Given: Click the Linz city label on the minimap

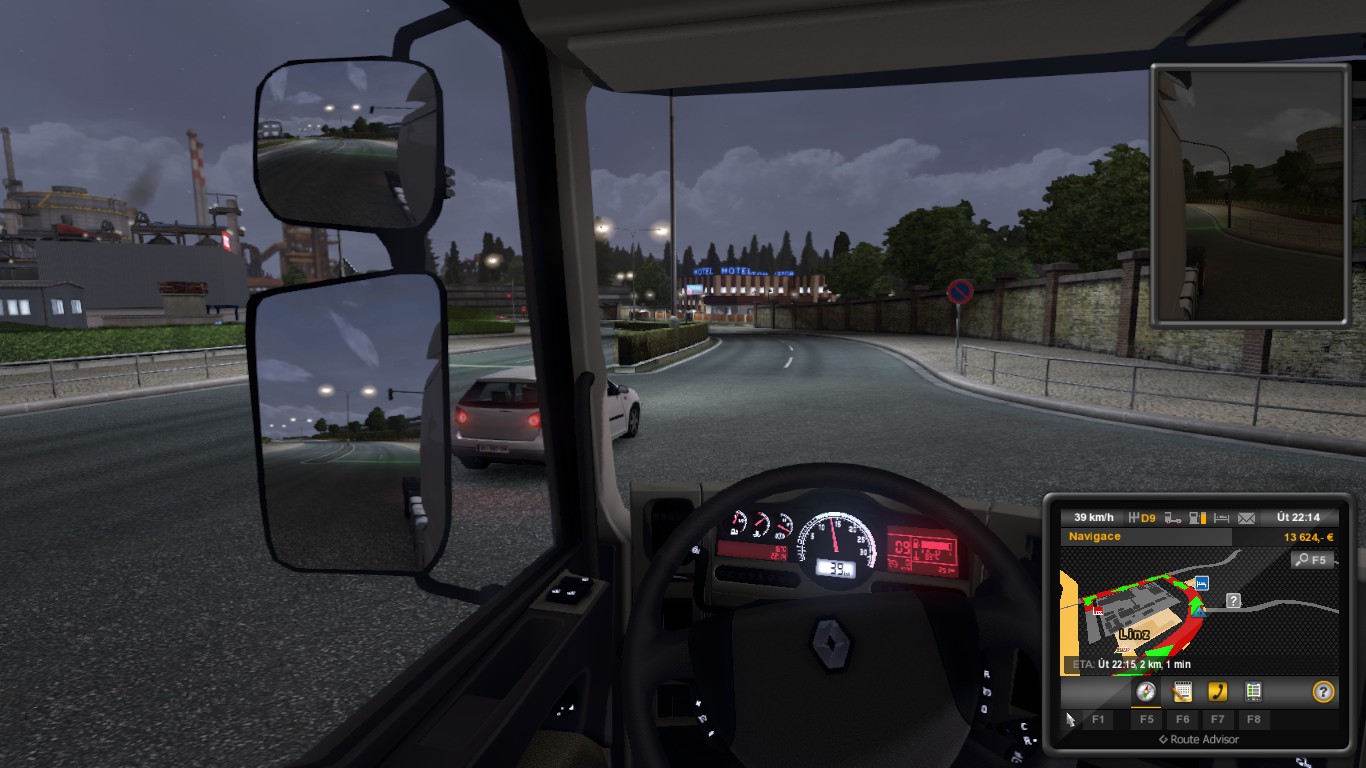Looking at the screenshot, I should click(x=1134, y=633).
